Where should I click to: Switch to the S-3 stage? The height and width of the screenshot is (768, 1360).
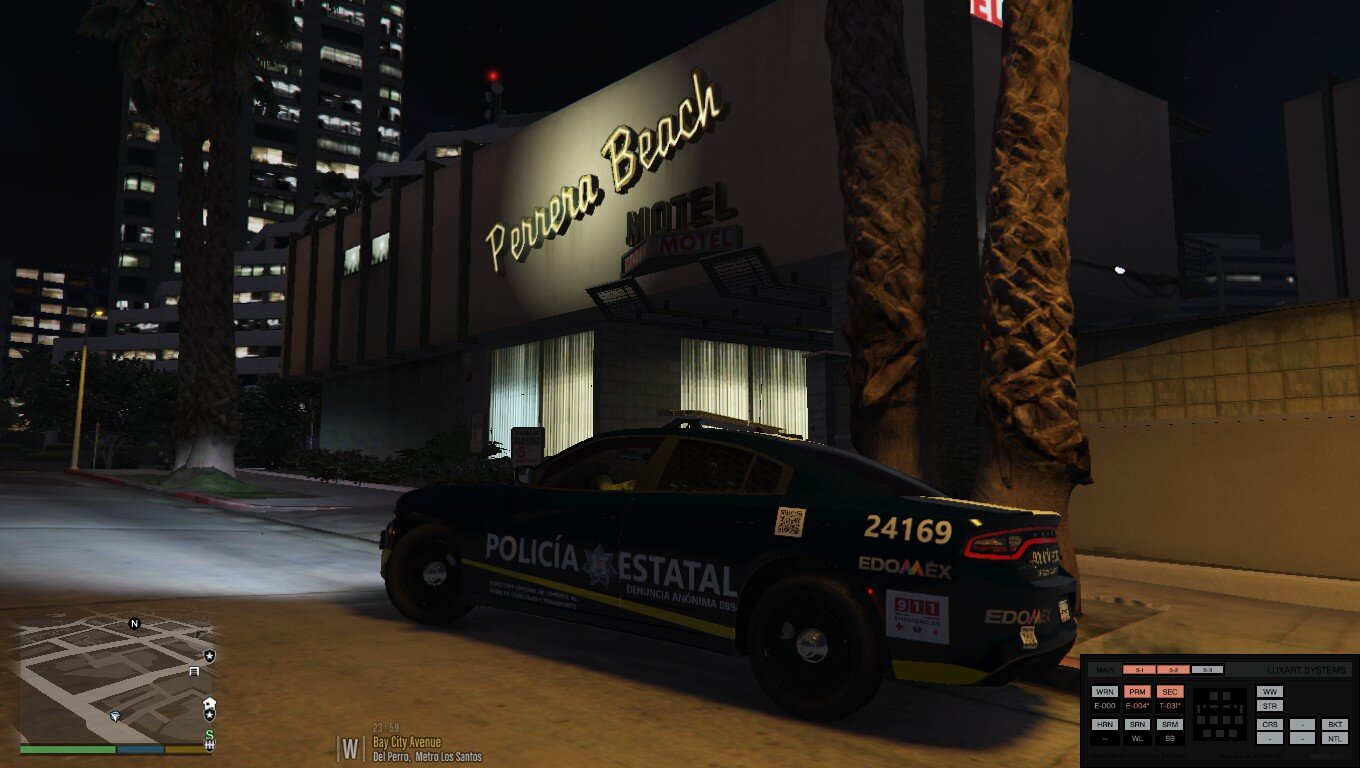(x=1207, y=670)
